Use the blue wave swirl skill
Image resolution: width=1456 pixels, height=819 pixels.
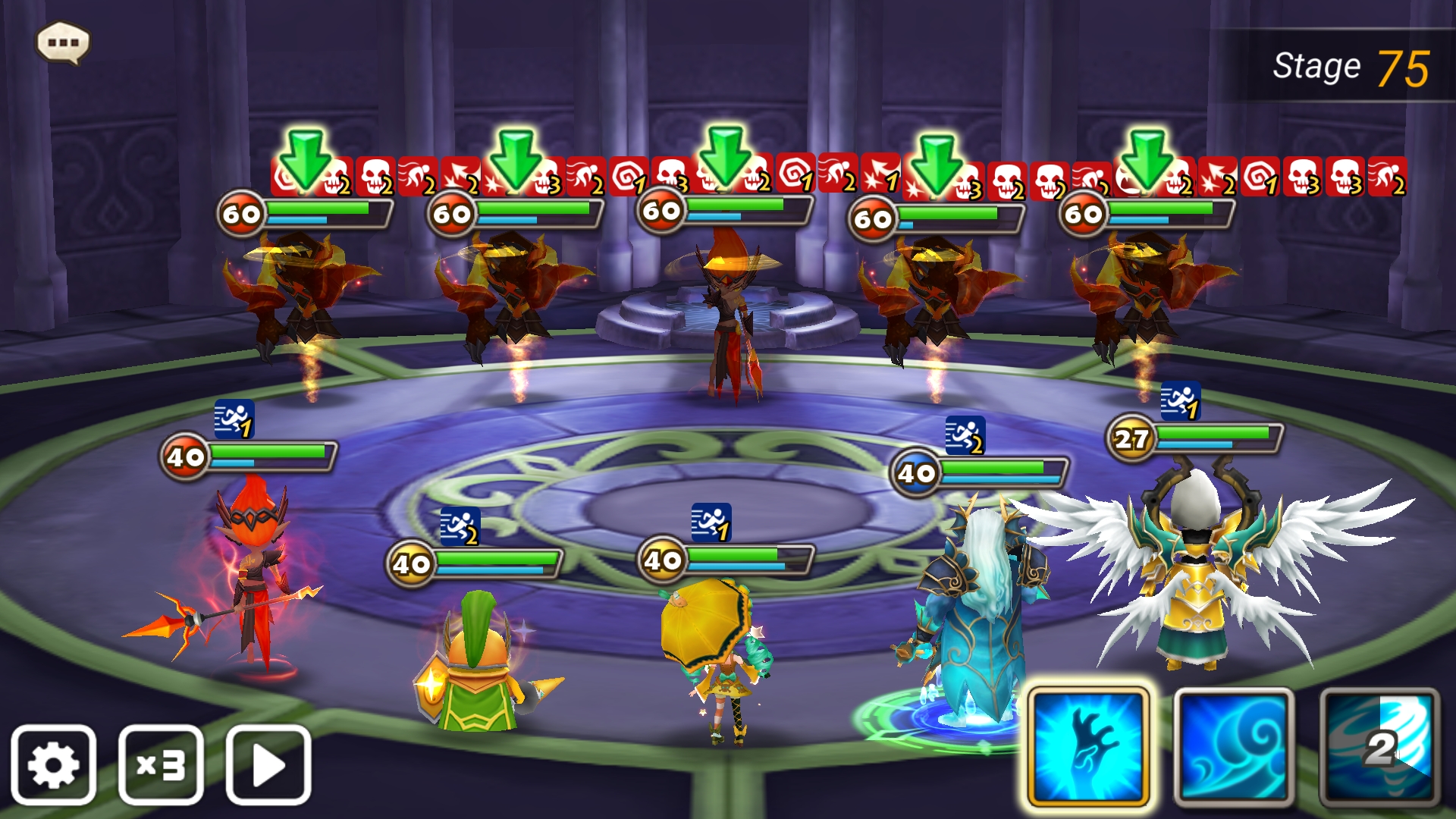[x=1234, y=747]
